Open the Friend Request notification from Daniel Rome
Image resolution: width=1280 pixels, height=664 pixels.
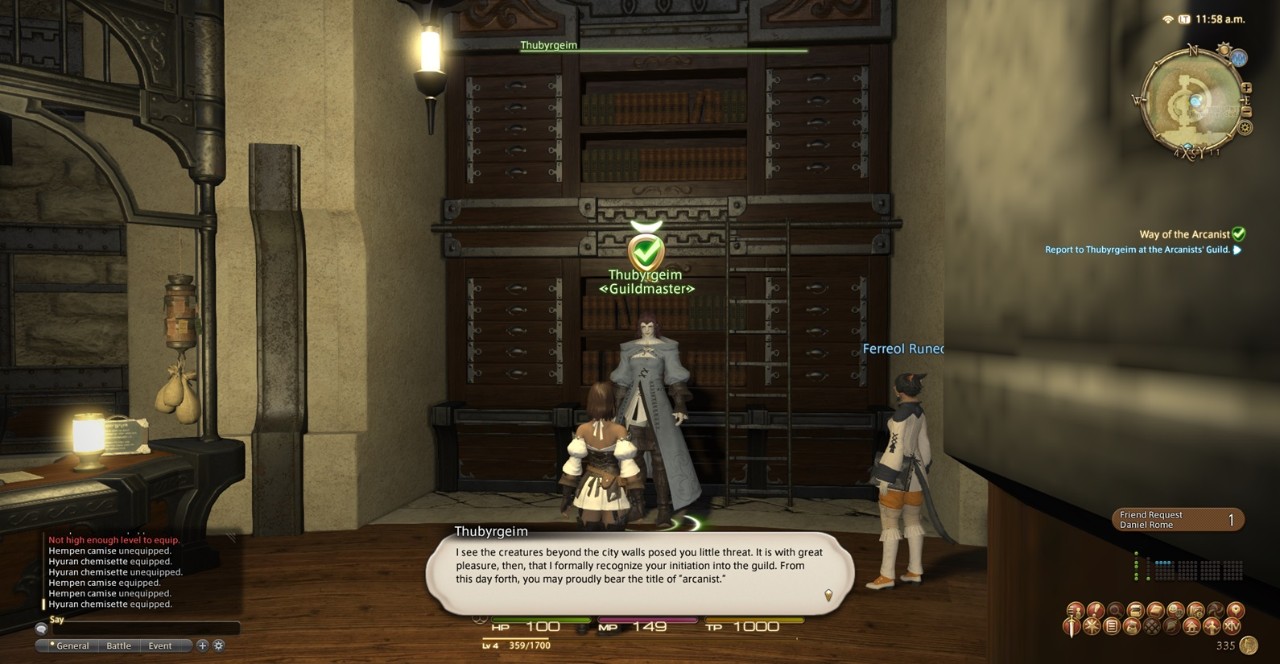tap(1178, 519)
